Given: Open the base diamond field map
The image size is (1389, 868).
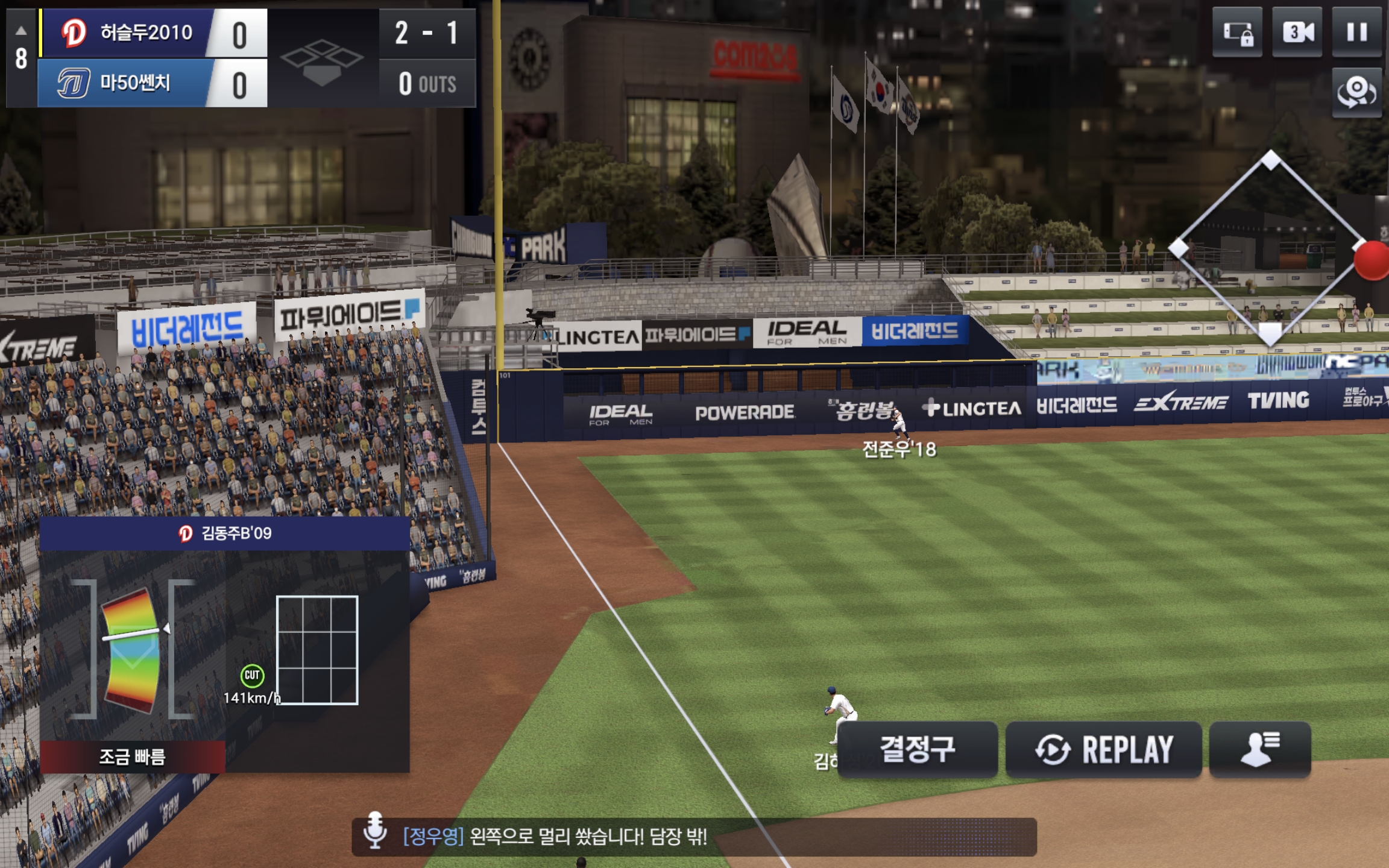Looking at the screenshot, I should pyautogui.click(x=1270, y=247).
